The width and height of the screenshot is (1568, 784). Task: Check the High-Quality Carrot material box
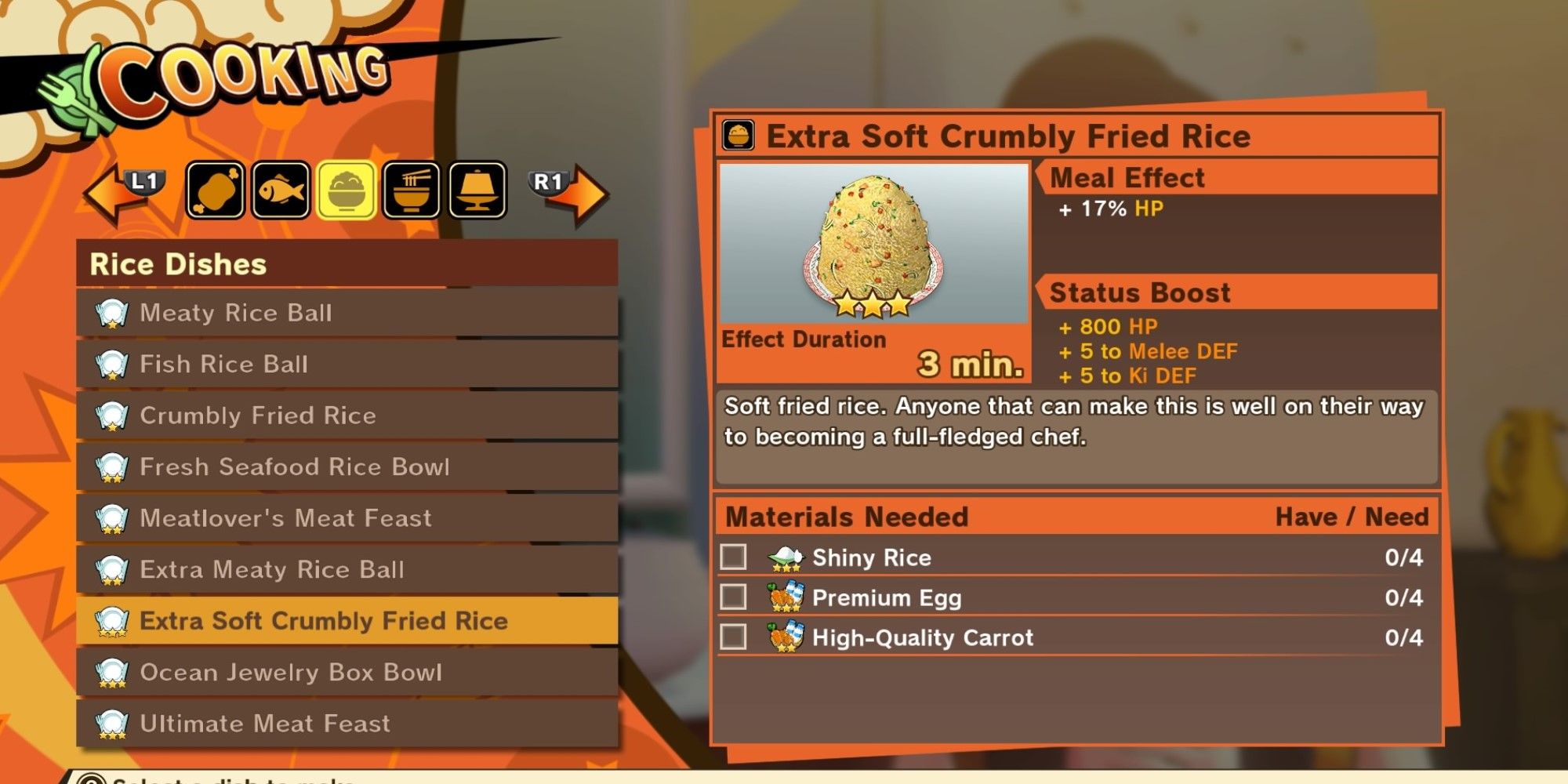point(733,637)
